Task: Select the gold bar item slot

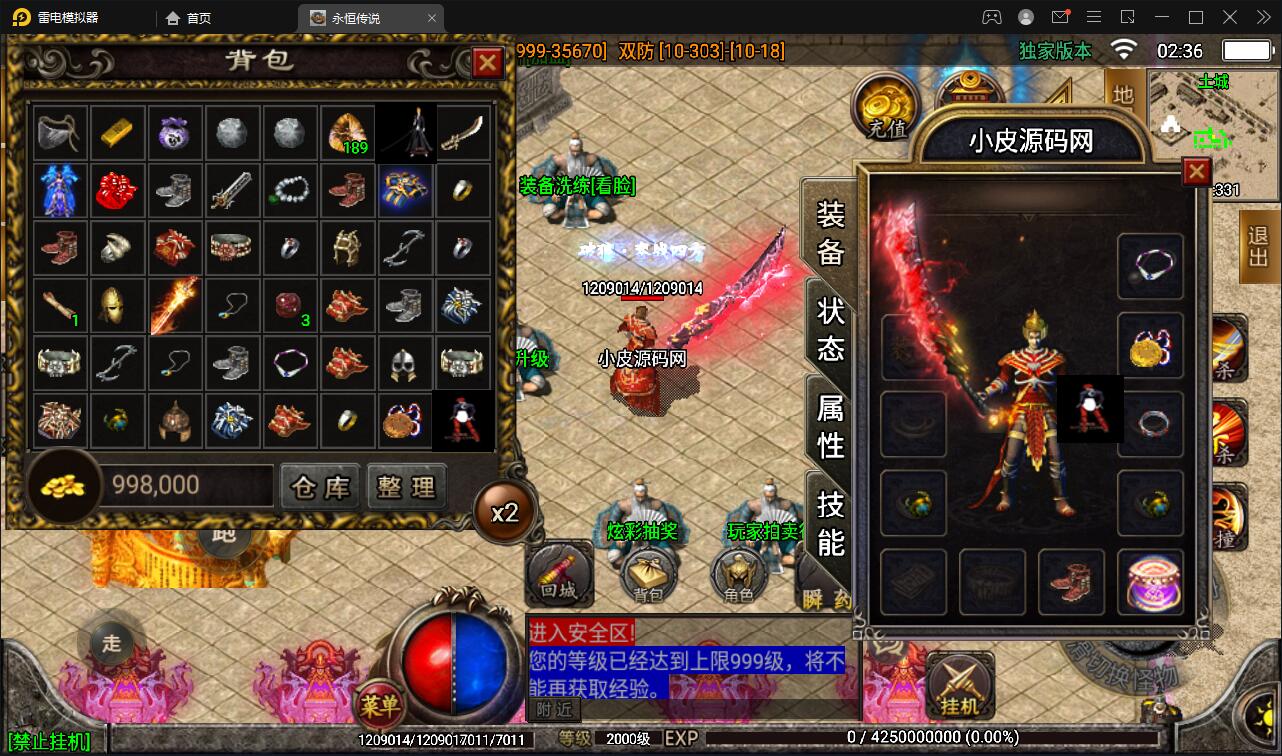Action: [118, 133]
